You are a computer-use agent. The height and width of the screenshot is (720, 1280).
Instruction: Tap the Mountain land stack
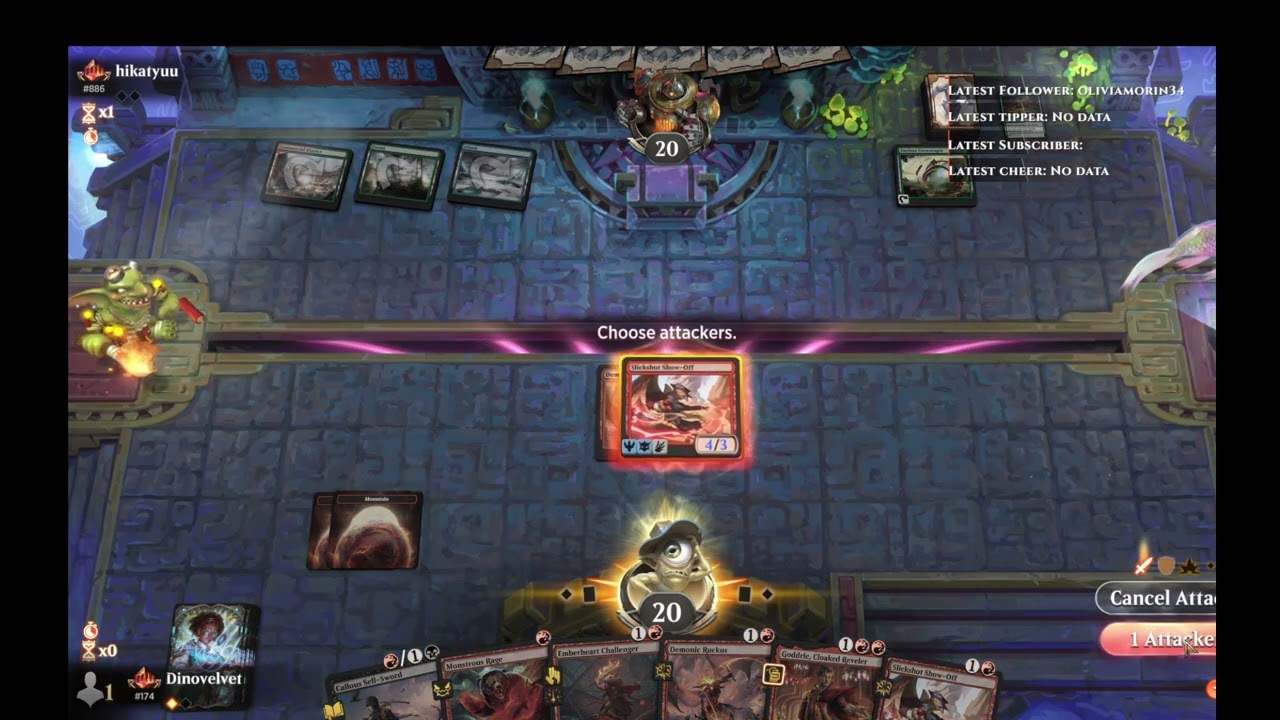[x=366, y=530]
